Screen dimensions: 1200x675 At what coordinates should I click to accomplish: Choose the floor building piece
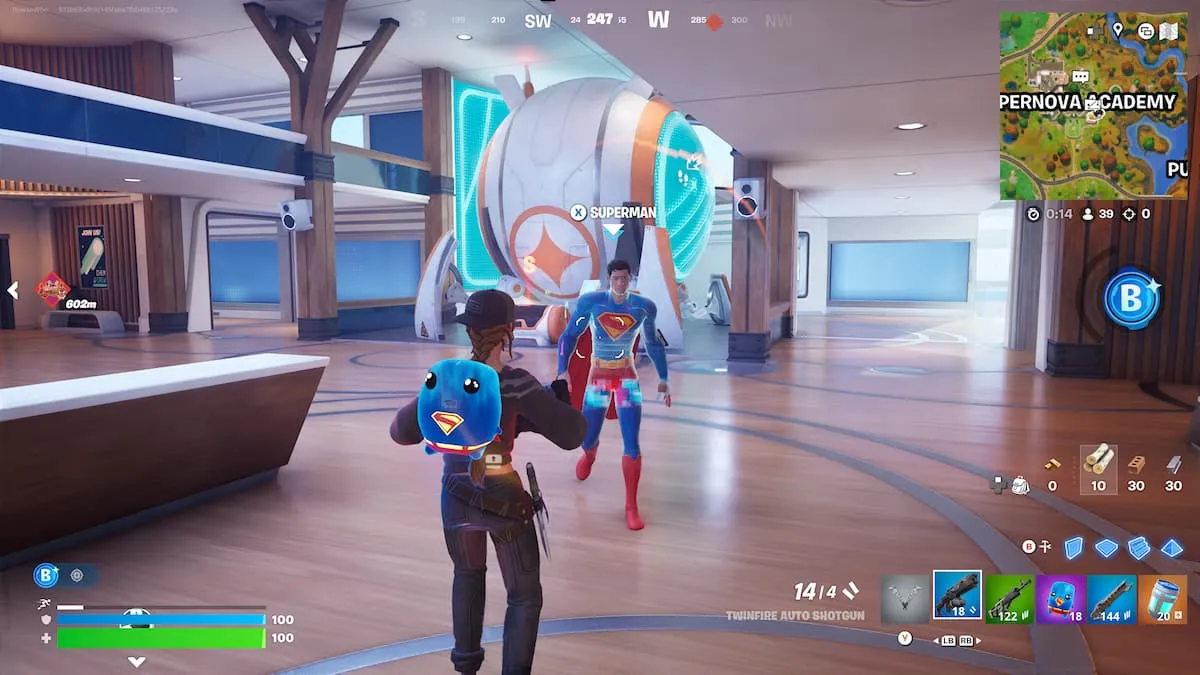pyautogui.click(x=1106, y=548)
